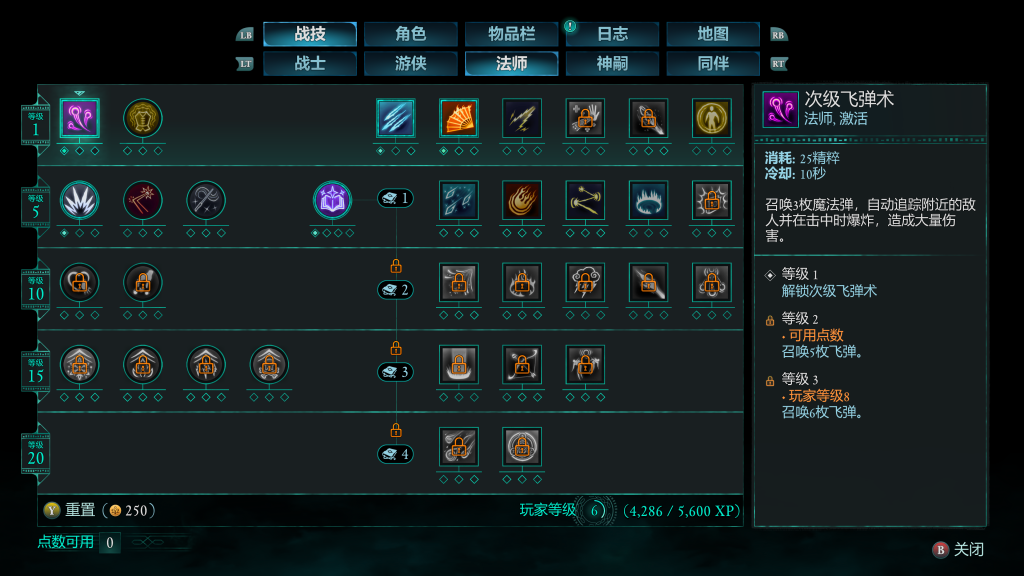Choose the golden armor passive skill icon
Screen dimensions: 1024x576
pyautogui.click(x=143, y=118)
